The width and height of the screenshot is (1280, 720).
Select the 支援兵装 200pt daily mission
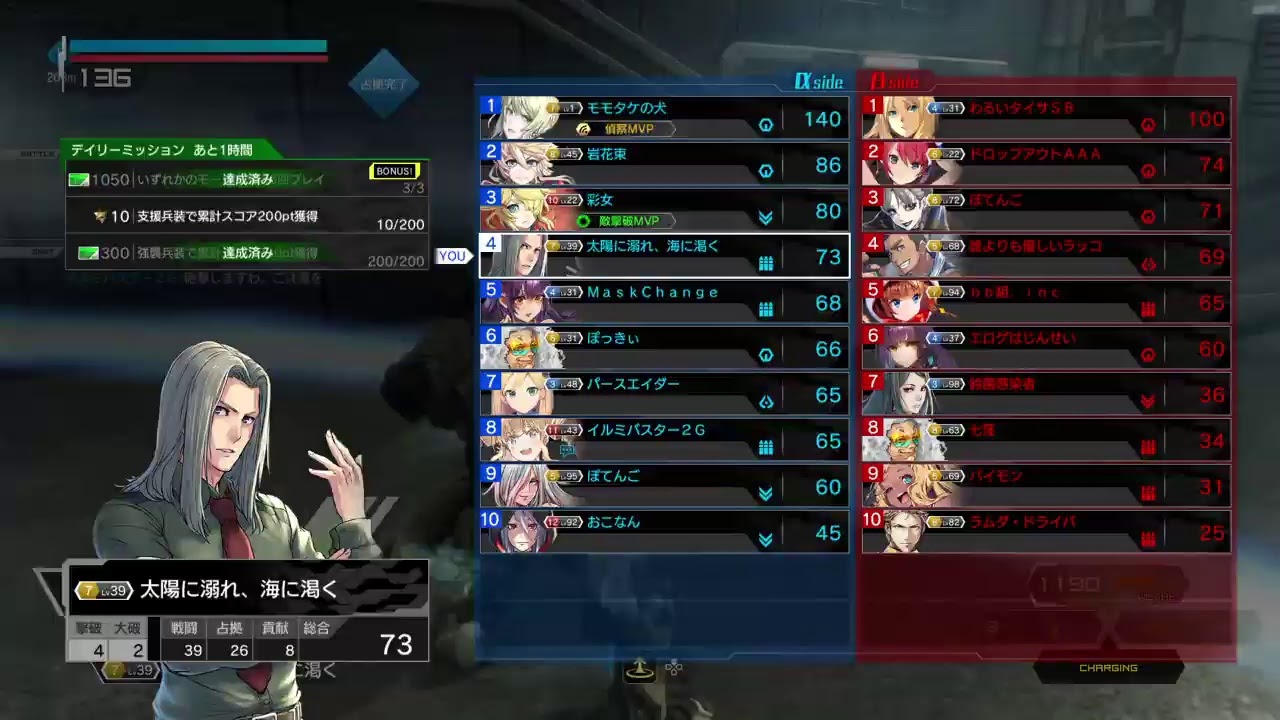click(247, 216)
